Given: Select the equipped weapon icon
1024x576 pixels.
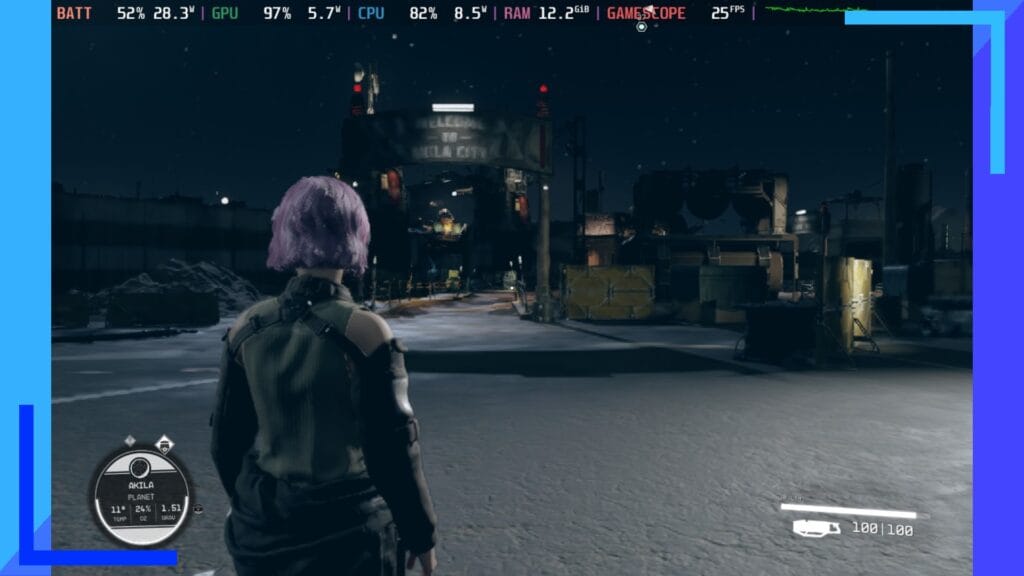Looking at the screenshot, I should (x=816, y=528).
